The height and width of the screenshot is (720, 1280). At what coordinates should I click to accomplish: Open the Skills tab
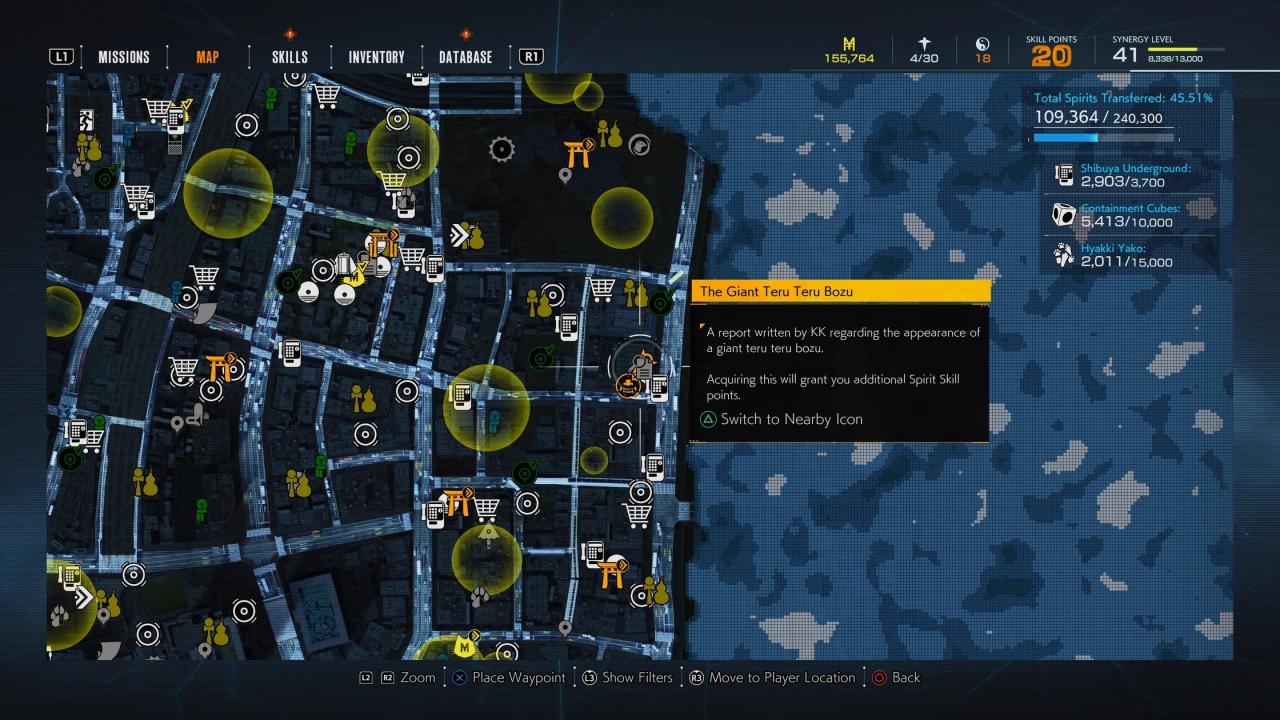(x=290, y=57)
